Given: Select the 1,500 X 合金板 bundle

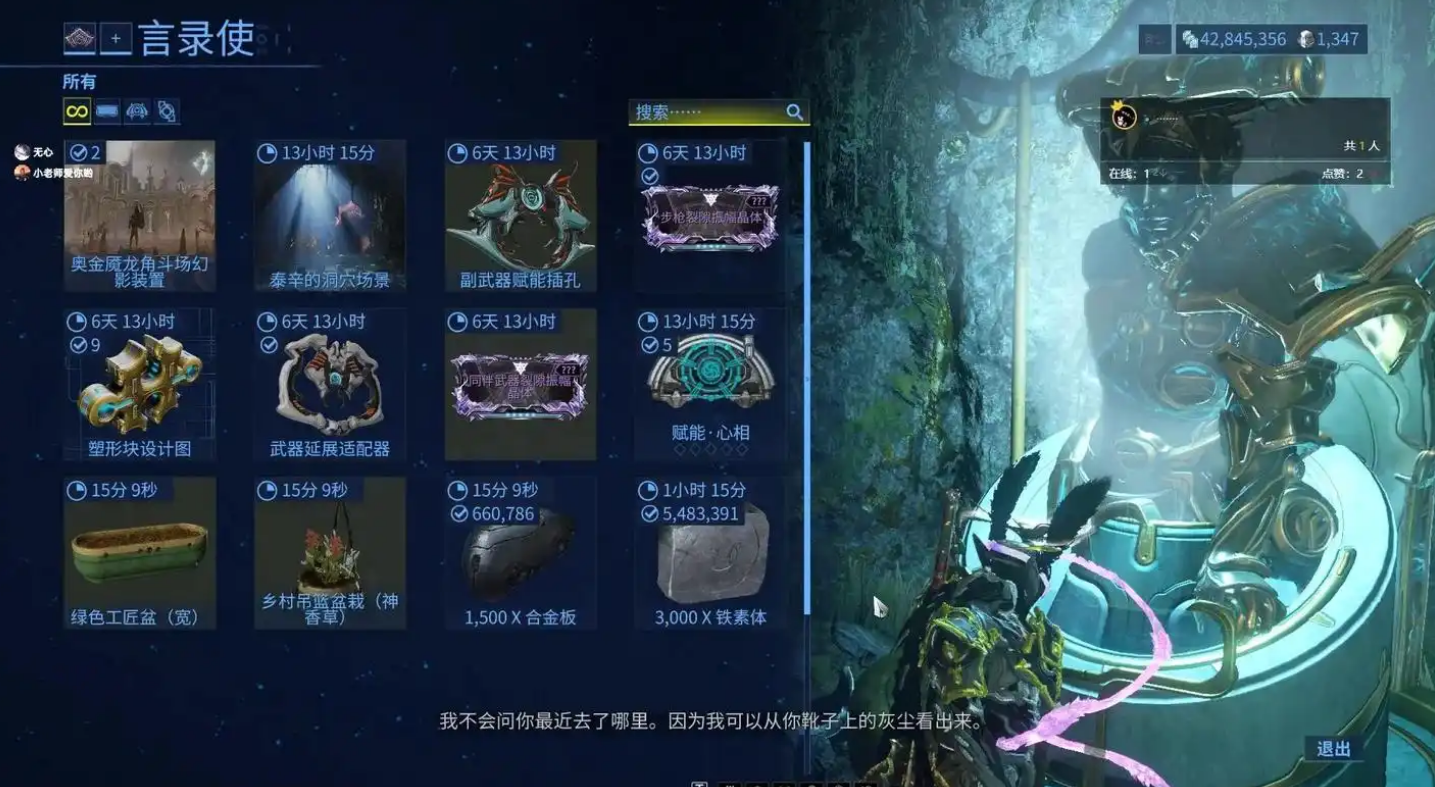Looking at the screenshot, I should click(x=520, y=553).
